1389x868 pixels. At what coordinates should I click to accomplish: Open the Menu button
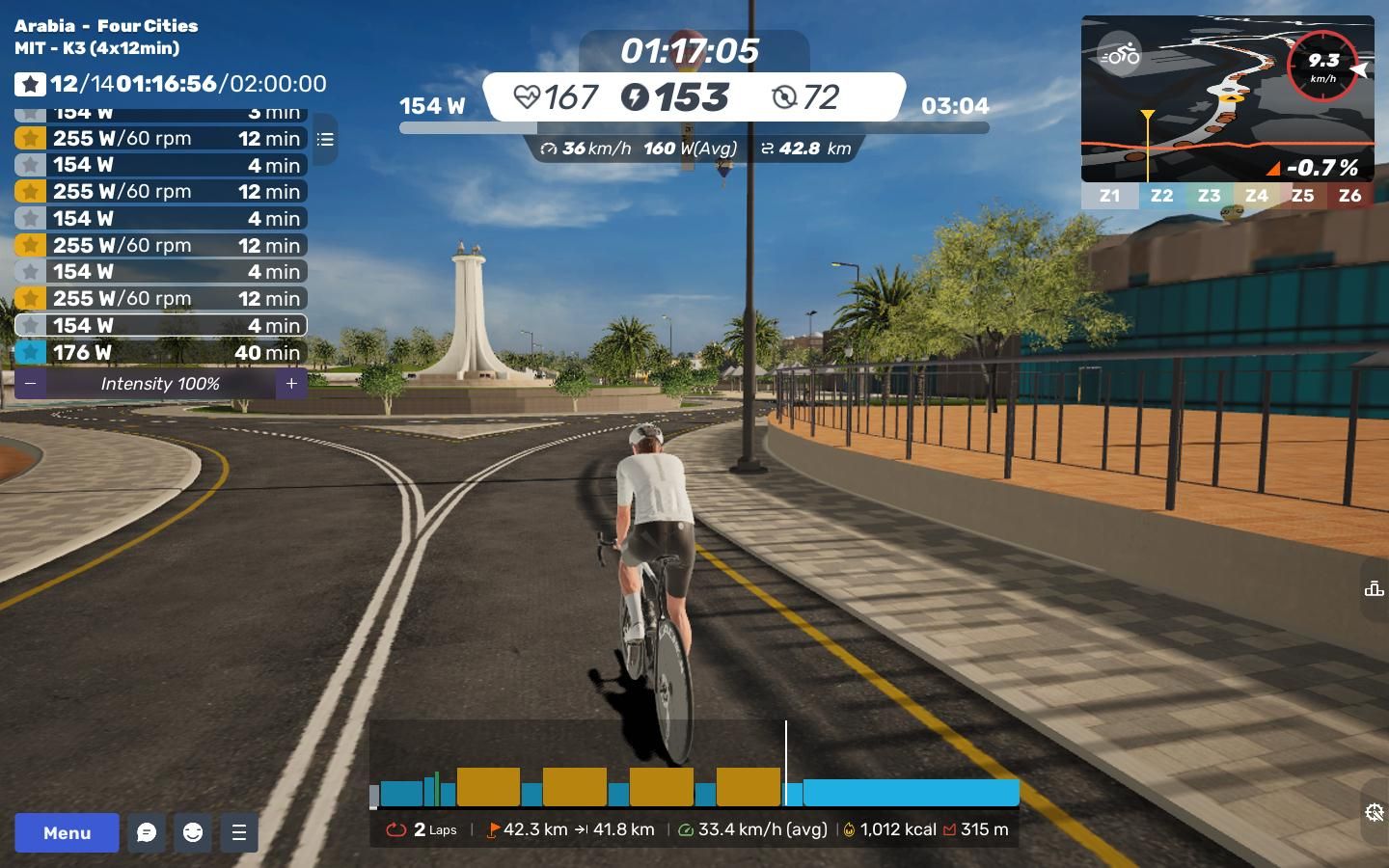point(67,832)
